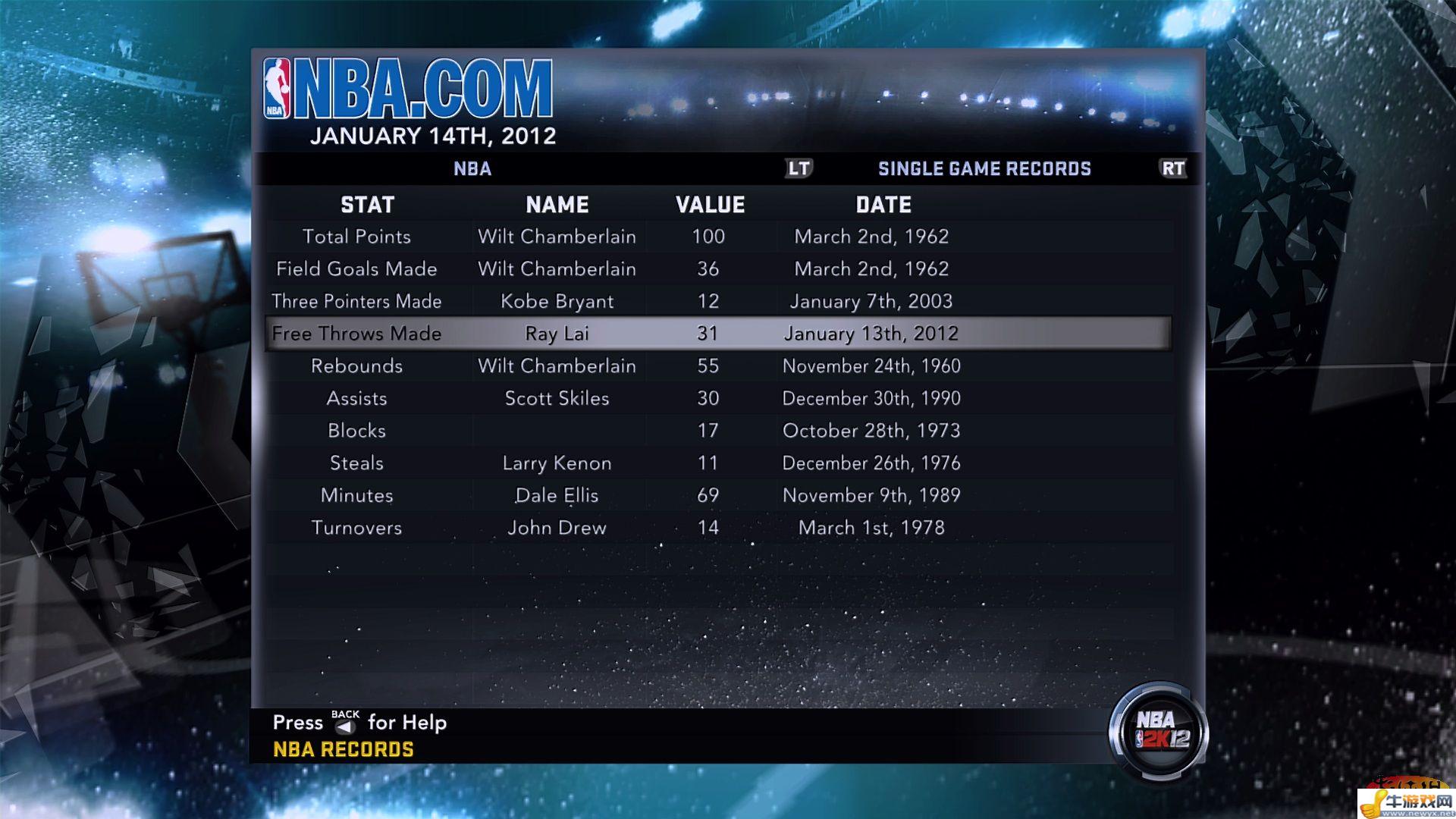Select the highlighted Free Throws Made row
Screen dimensions: 1456x819
[717, 333]
